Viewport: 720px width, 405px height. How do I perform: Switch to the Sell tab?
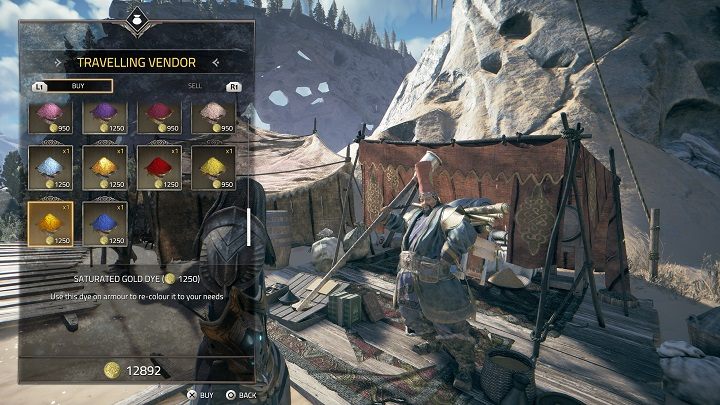(x=196, y=86)
